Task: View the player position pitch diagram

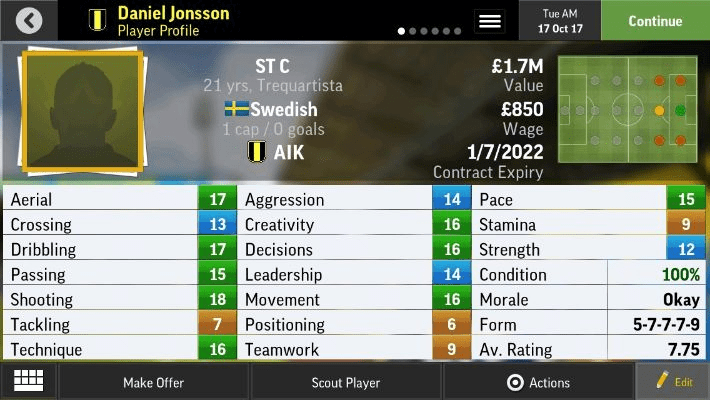Action: (628, 109)
